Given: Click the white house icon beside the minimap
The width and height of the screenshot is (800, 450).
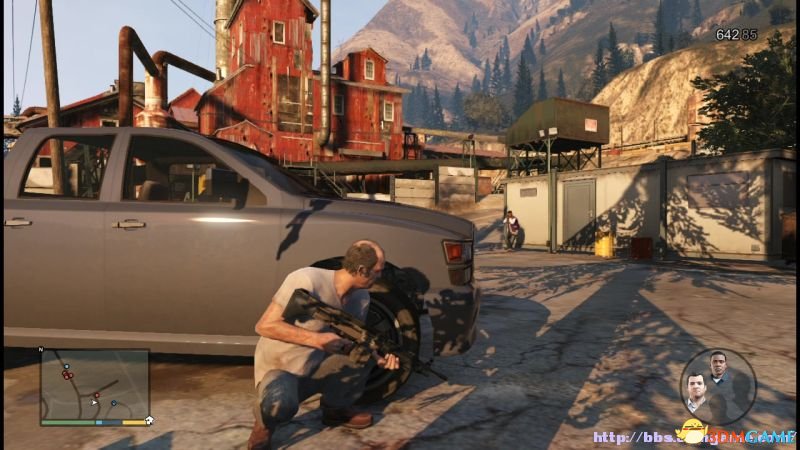Looking at the screenshot, I should click(149, 421).
